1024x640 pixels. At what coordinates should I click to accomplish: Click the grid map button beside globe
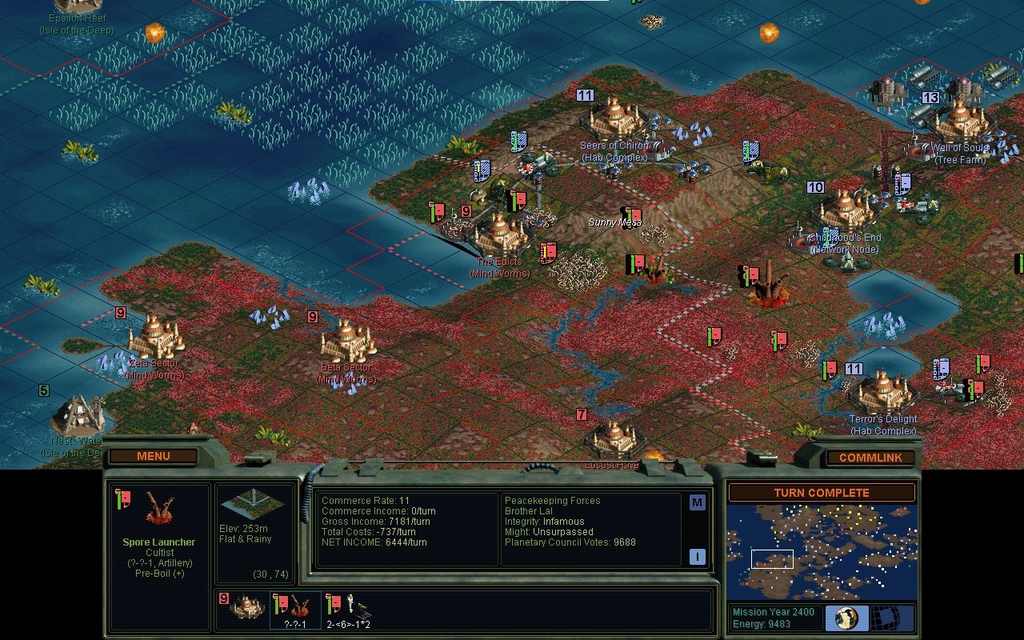(885, 618)
